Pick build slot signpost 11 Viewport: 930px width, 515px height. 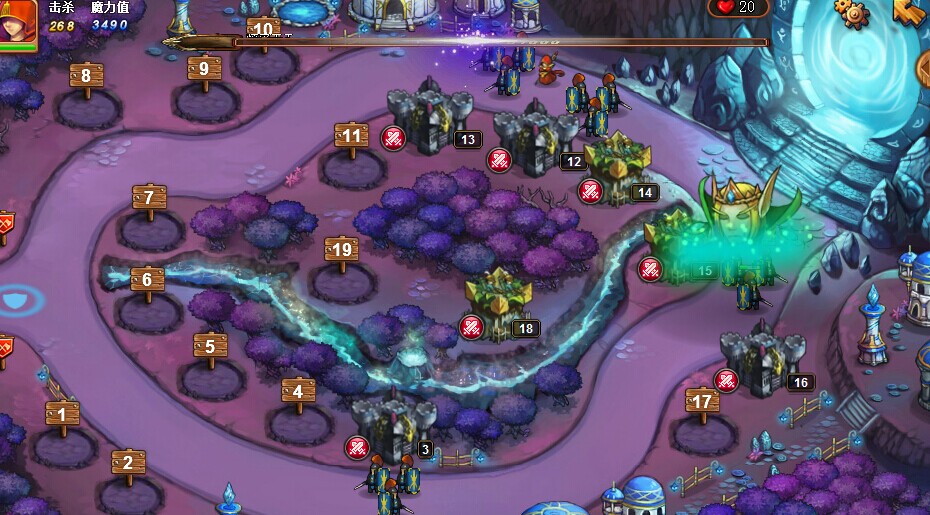click(351, 137)
